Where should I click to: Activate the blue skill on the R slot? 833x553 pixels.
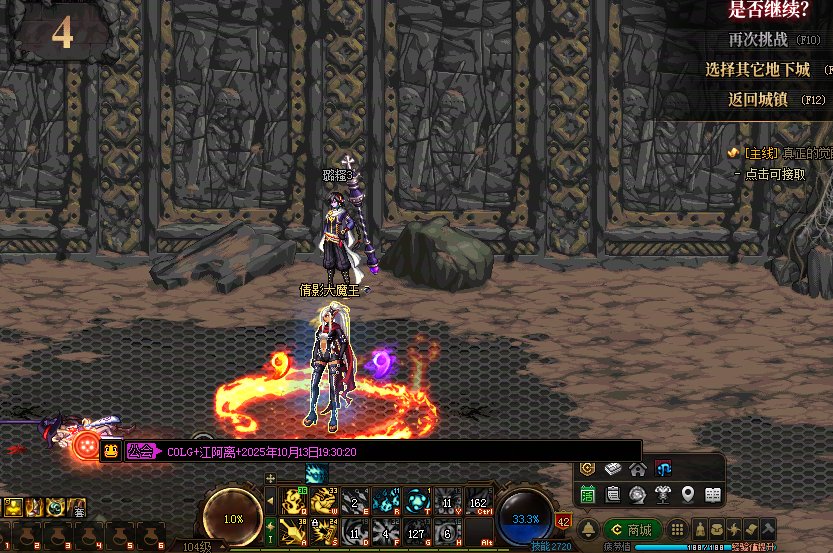pyautogui.click(x=385, y=501)
